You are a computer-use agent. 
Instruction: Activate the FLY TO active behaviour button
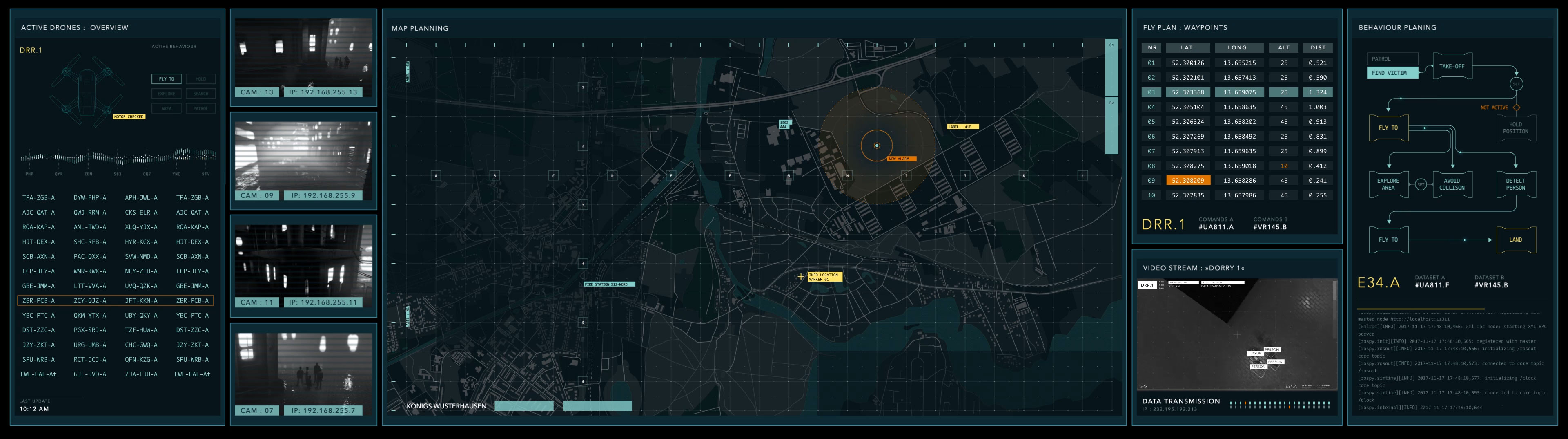(166, 78)
